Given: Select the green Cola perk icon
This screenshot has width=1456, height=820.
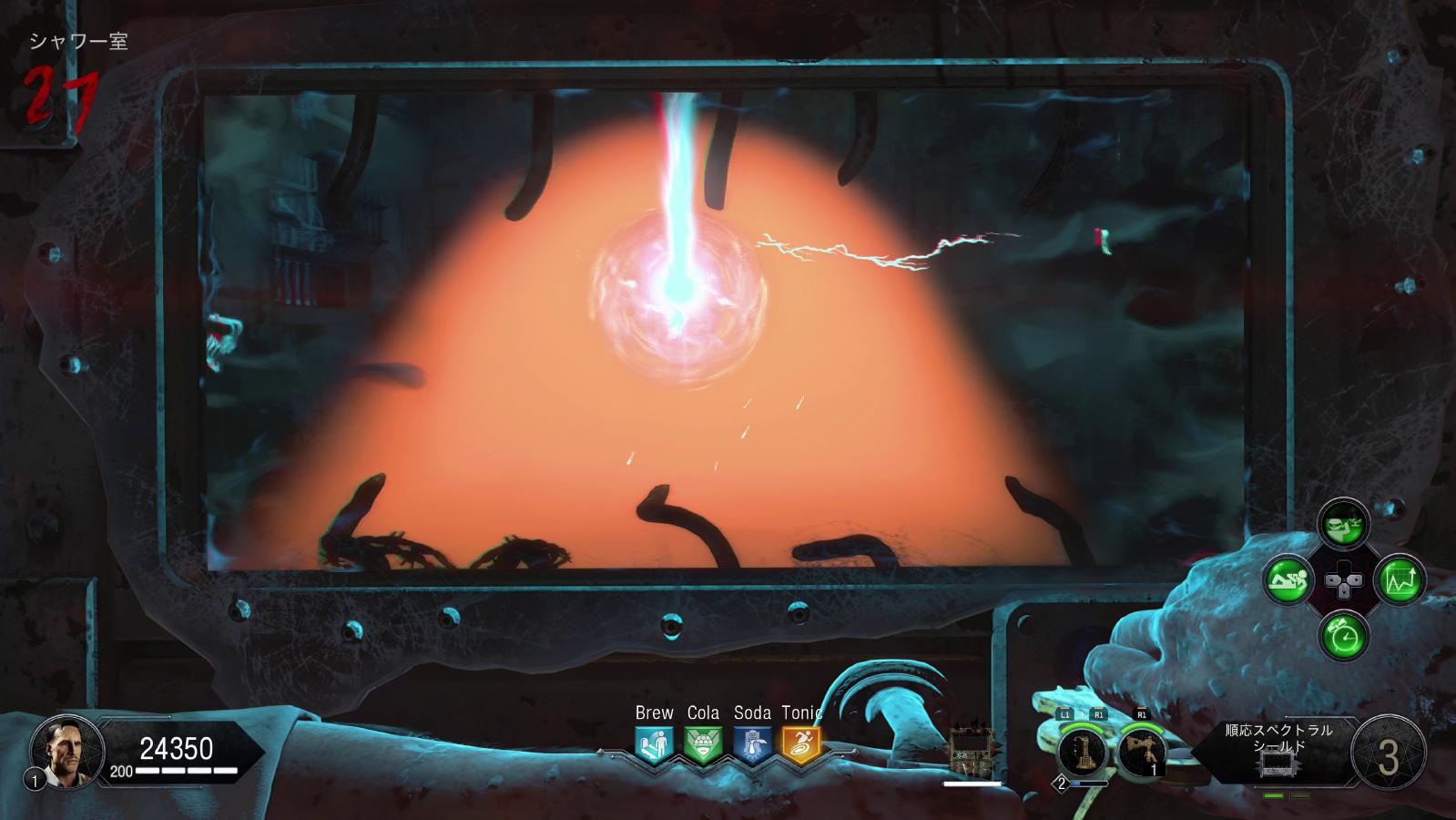Looking at the screenshot, I should click(703, 744).
